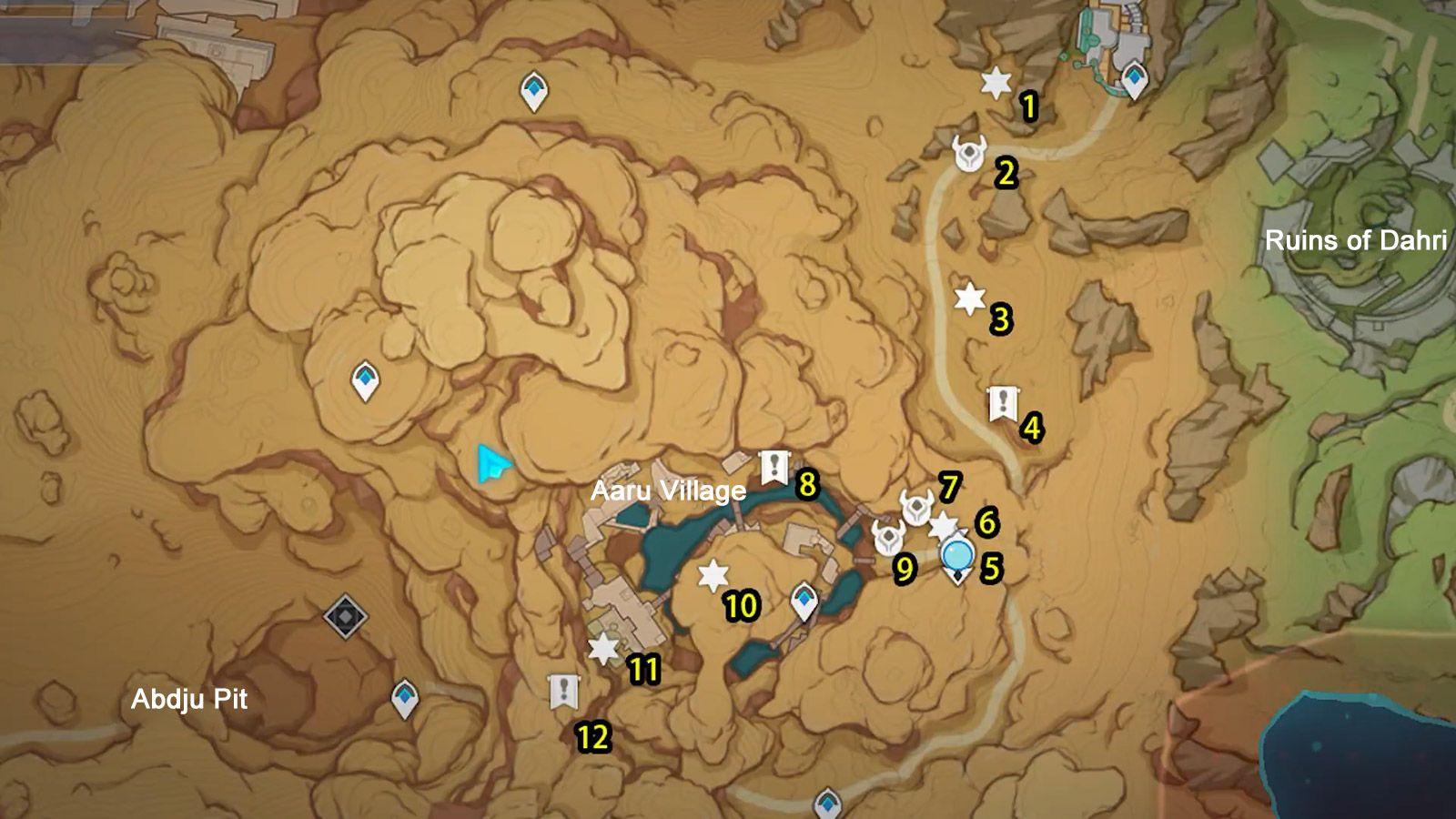Open the exclamation flag marker 12
Image resolution: width=1456 pixels, height=819 pixels.
point(564,693)
